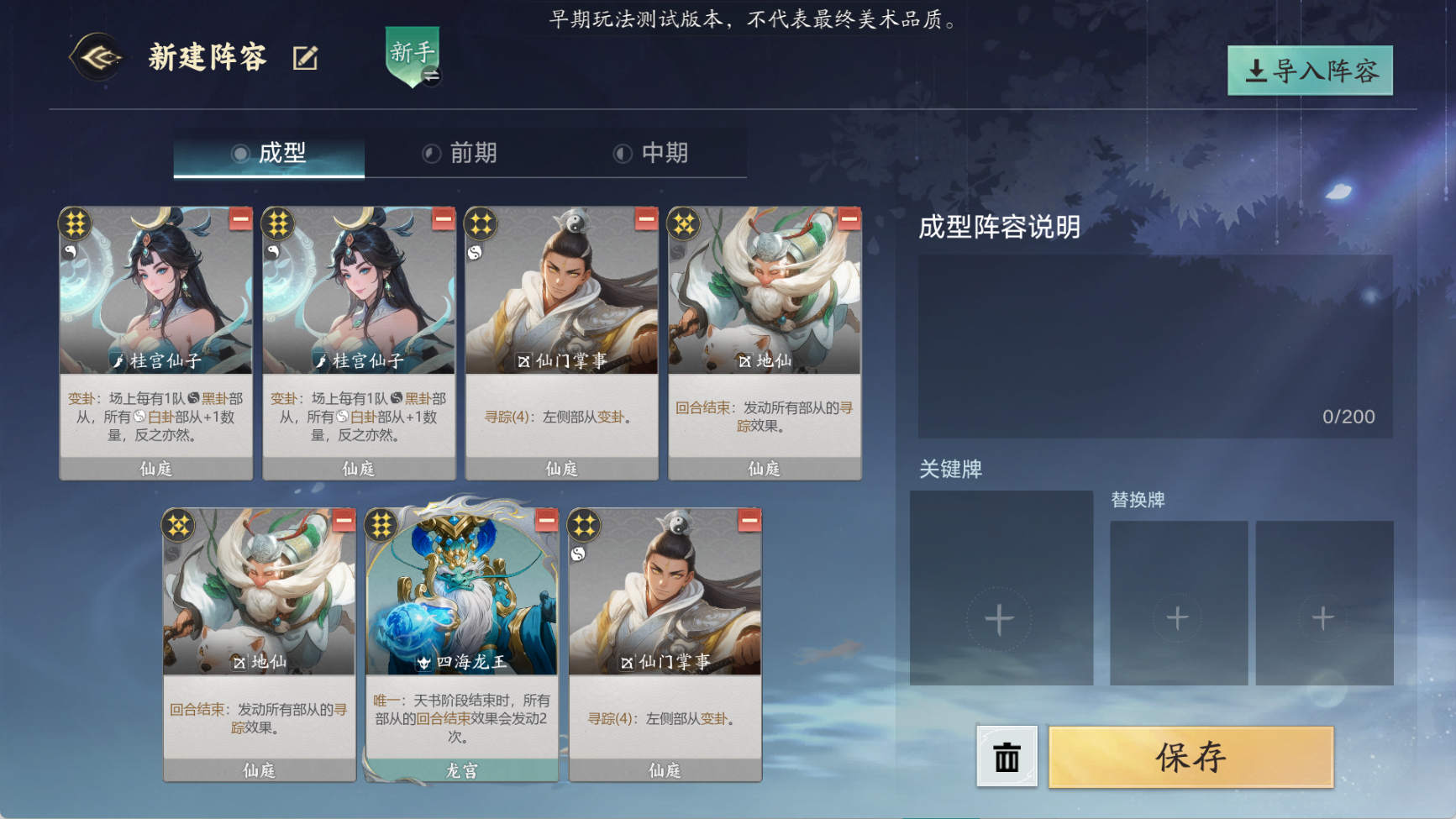The image size is (1456, 819).
Task: Click the 成型阵容说明 description text area
Action: (1155, 336)
